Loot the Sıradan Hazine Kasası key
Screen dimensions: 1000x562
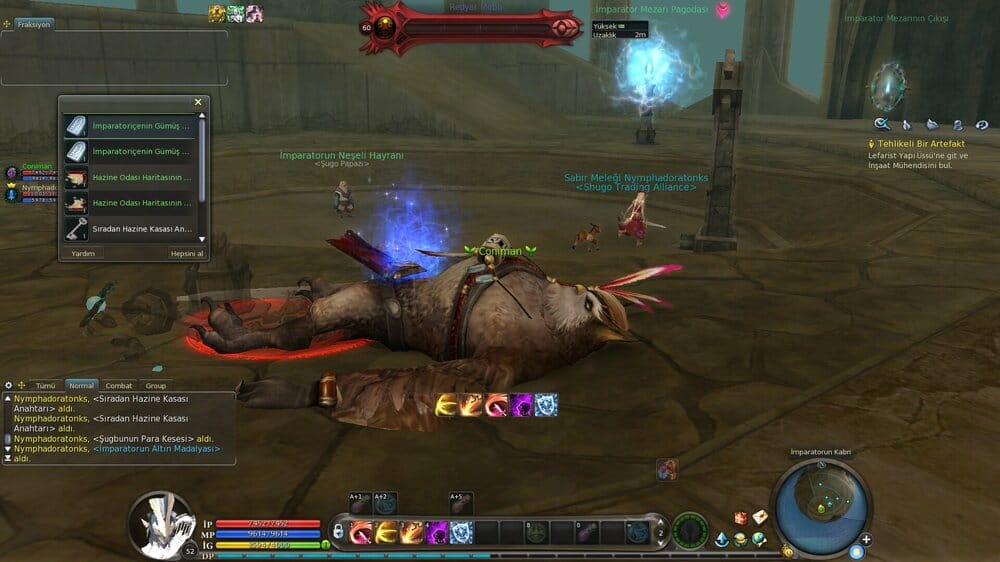pyautogui.click(x=141, y=229)
